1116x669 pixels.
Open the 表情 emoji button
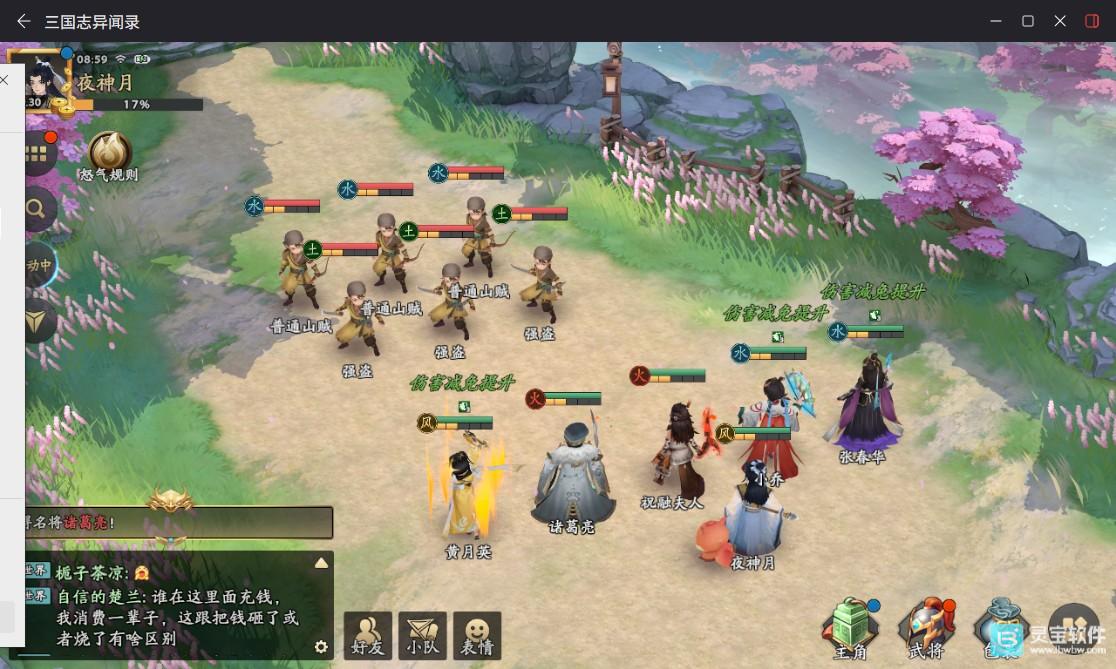tap(477, 634)
